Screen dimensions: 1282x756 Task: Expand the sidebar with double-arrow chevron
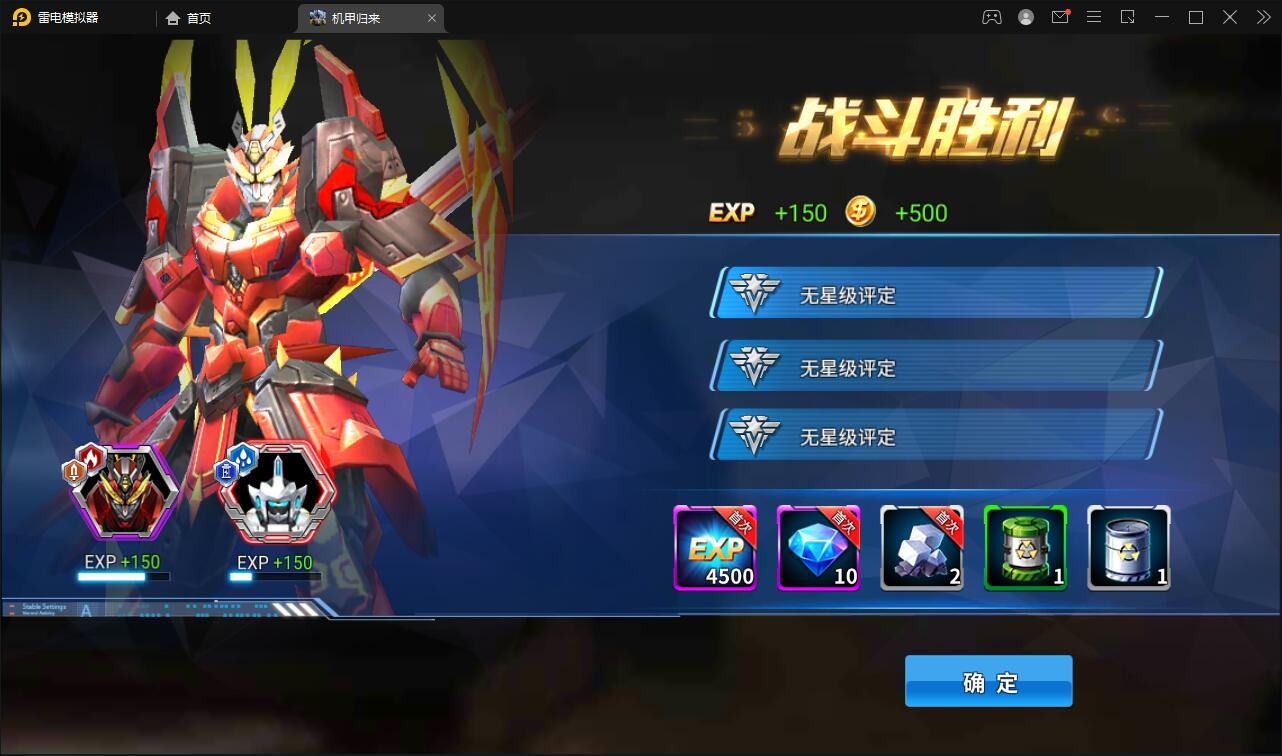[1262, 17]
